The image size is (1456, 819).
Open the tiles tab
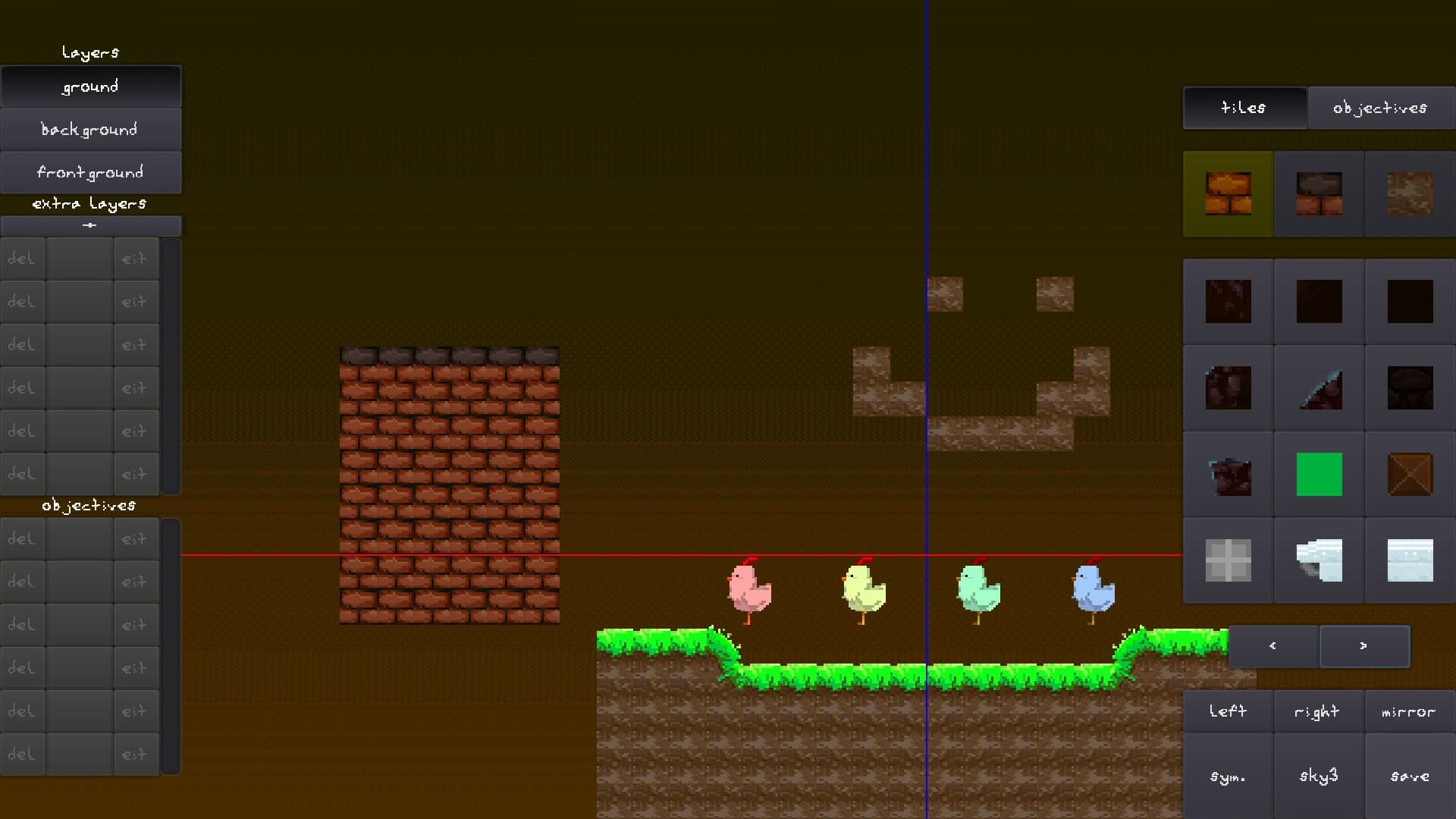coord(1244,107)
